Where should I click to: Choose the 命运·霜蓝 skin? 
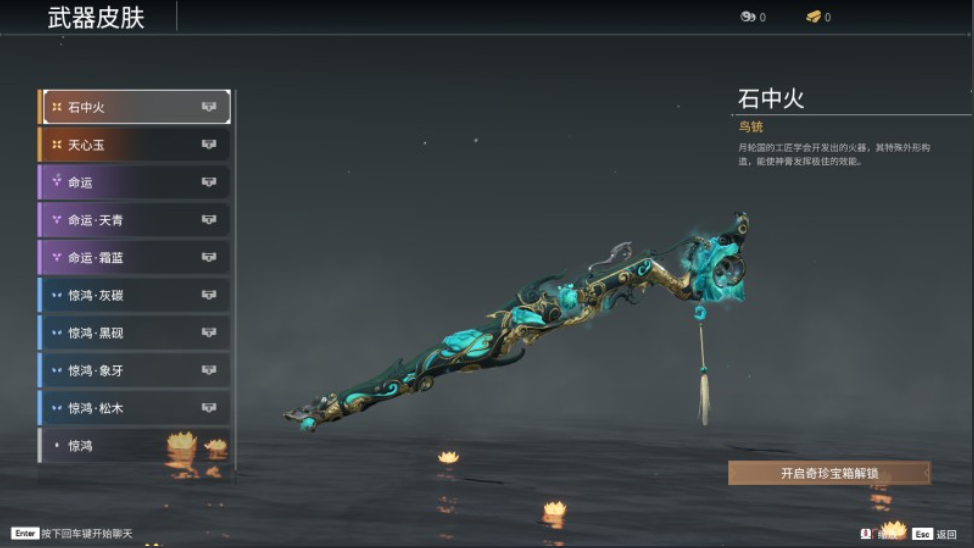[x=134, y=257]
